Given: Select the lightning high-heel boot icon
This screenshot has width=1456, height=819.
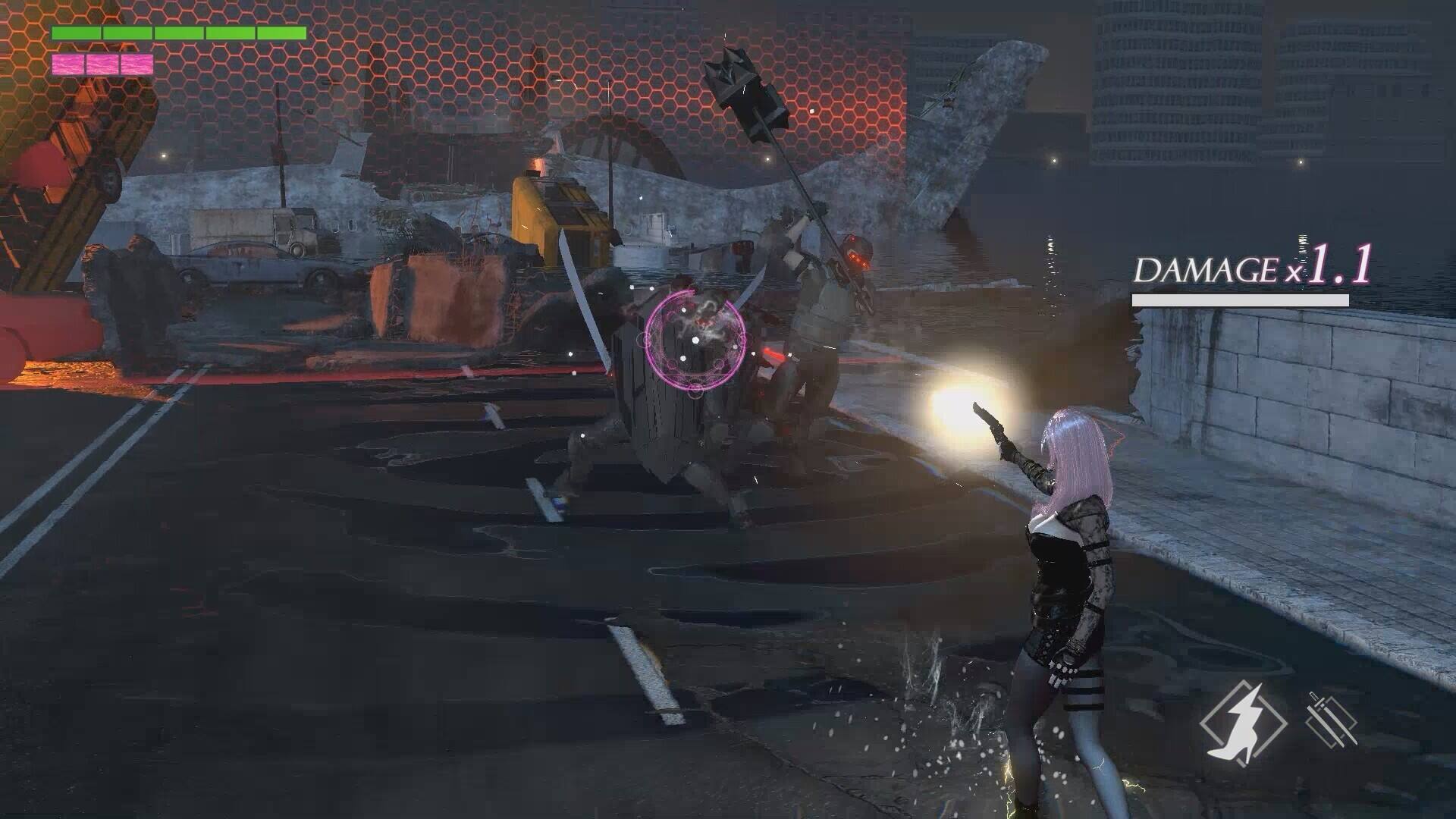Looking at the screenshot, I should [x=1242, y=721].
